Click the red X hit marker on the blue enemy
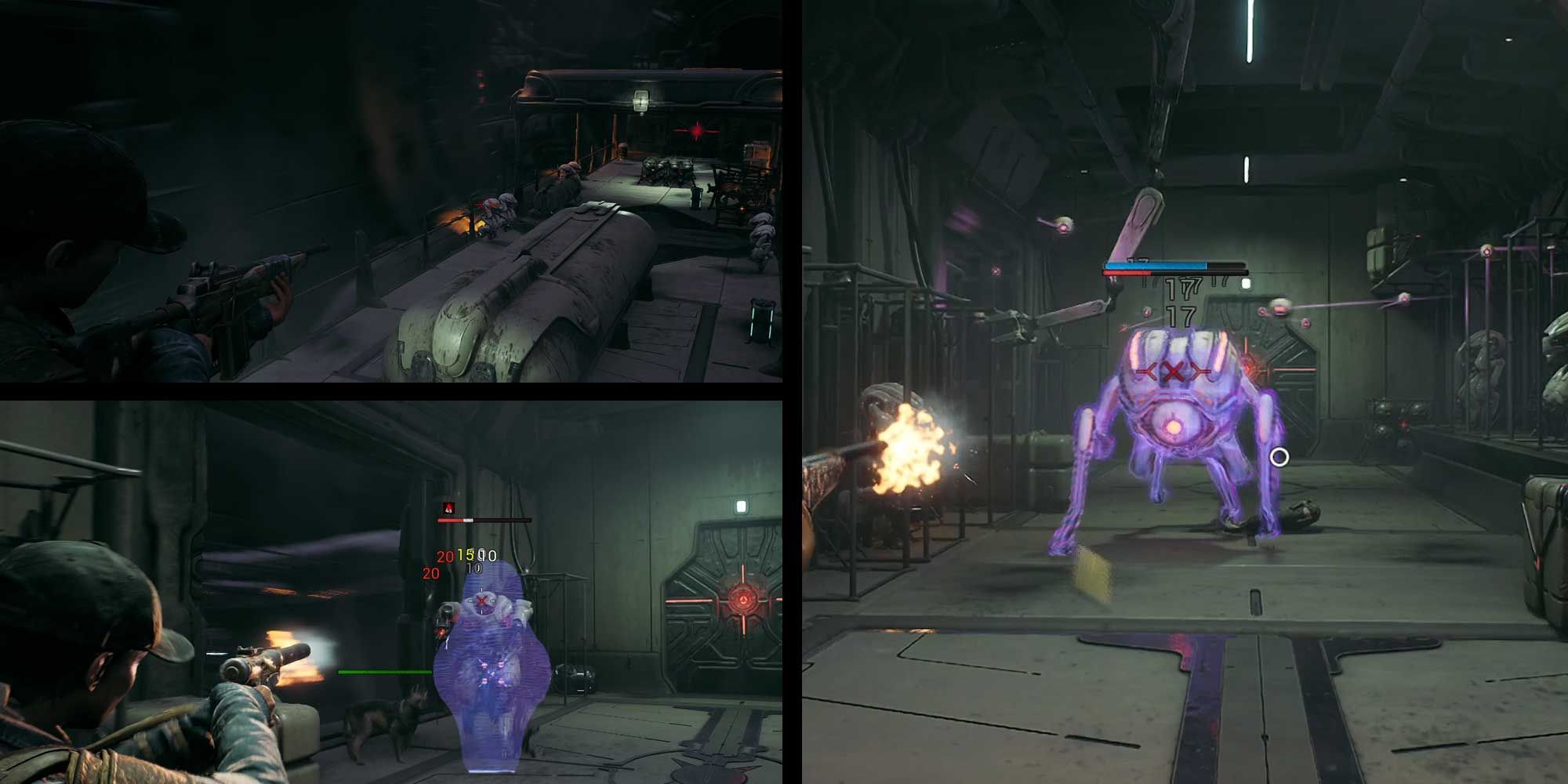1568x784 pixels. click(481, 600)
